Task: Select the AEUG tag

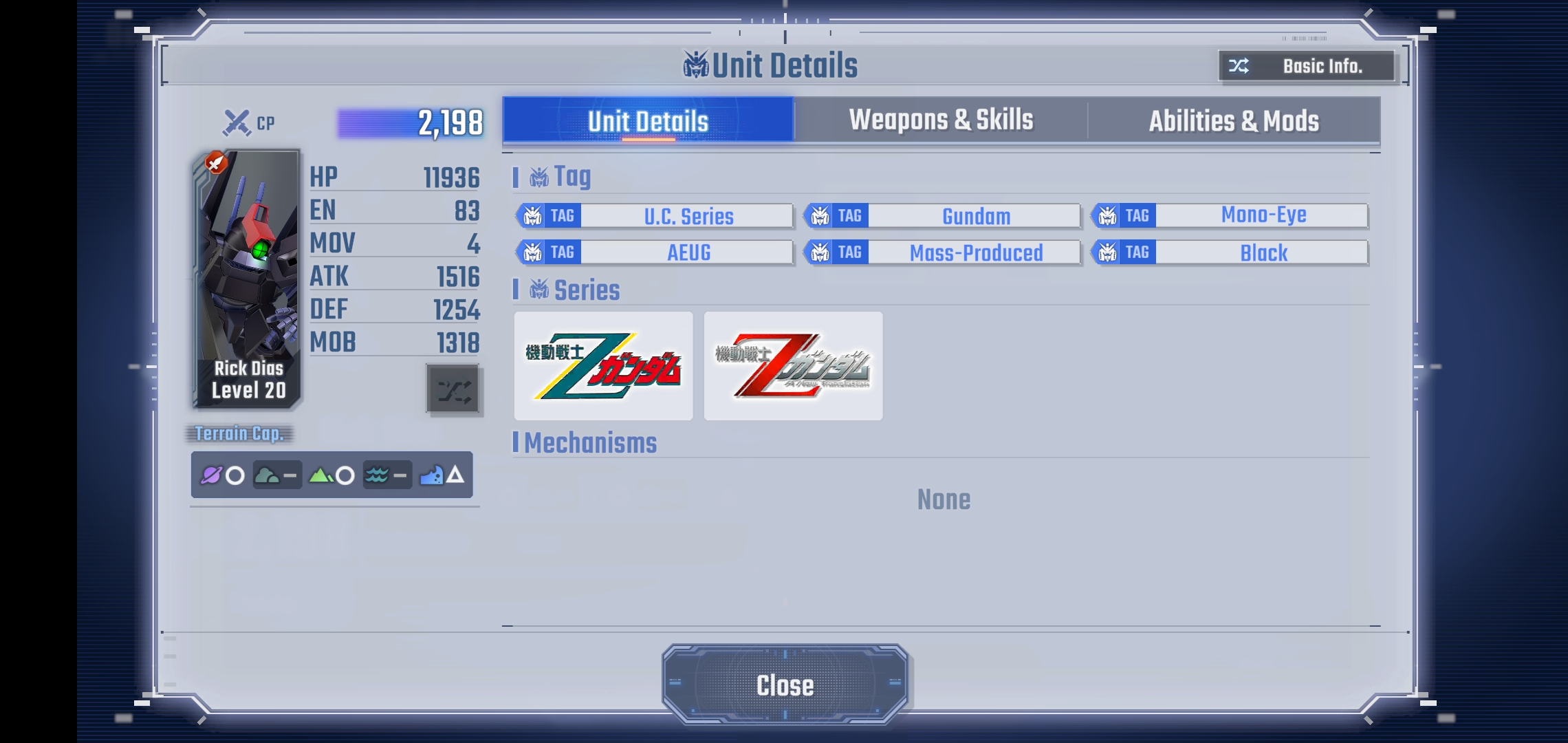Action: tap(655, 252)
